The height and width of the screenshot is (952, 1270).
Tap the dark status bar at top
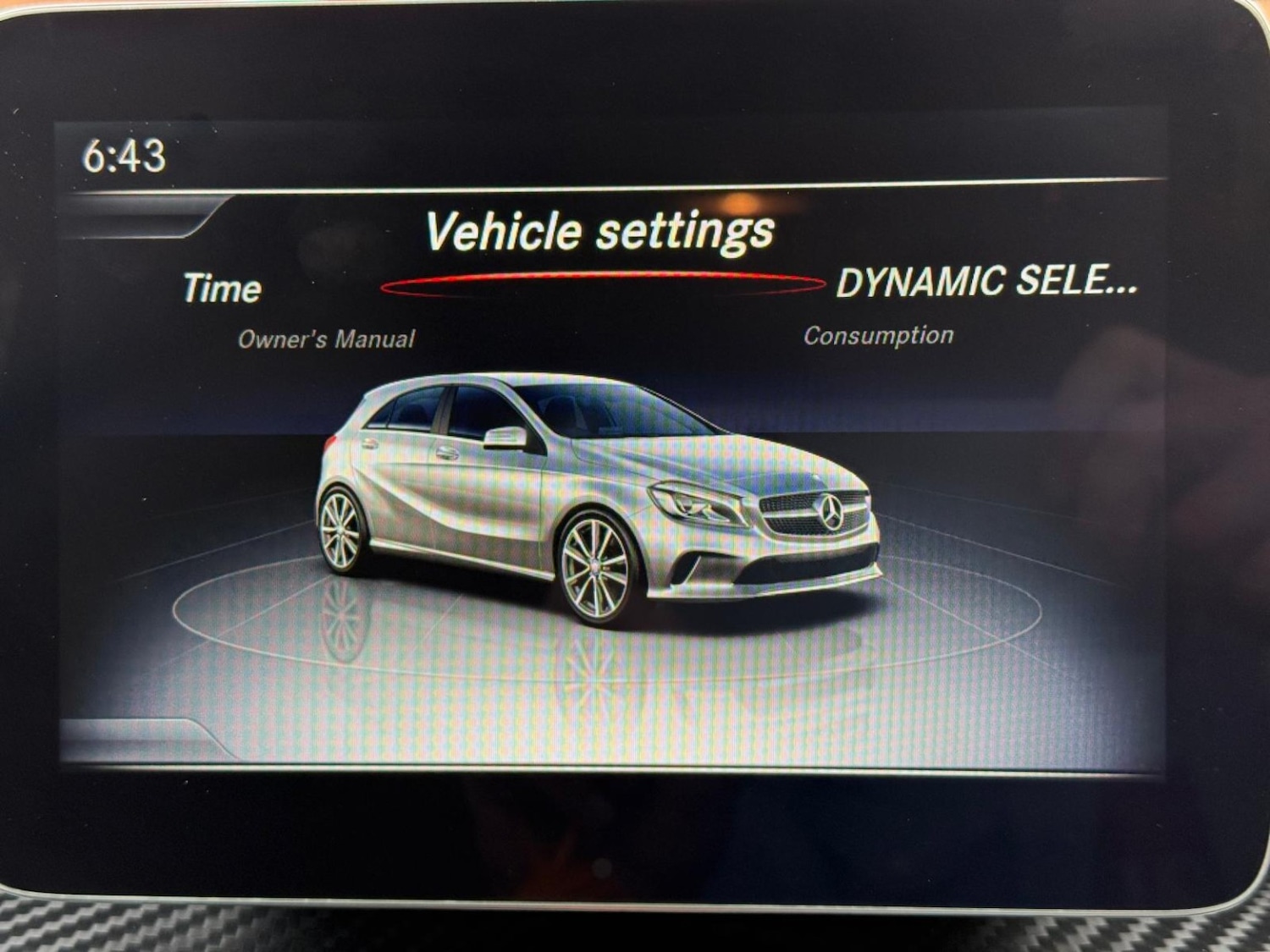pyautogui.click(x=635, y=152)
